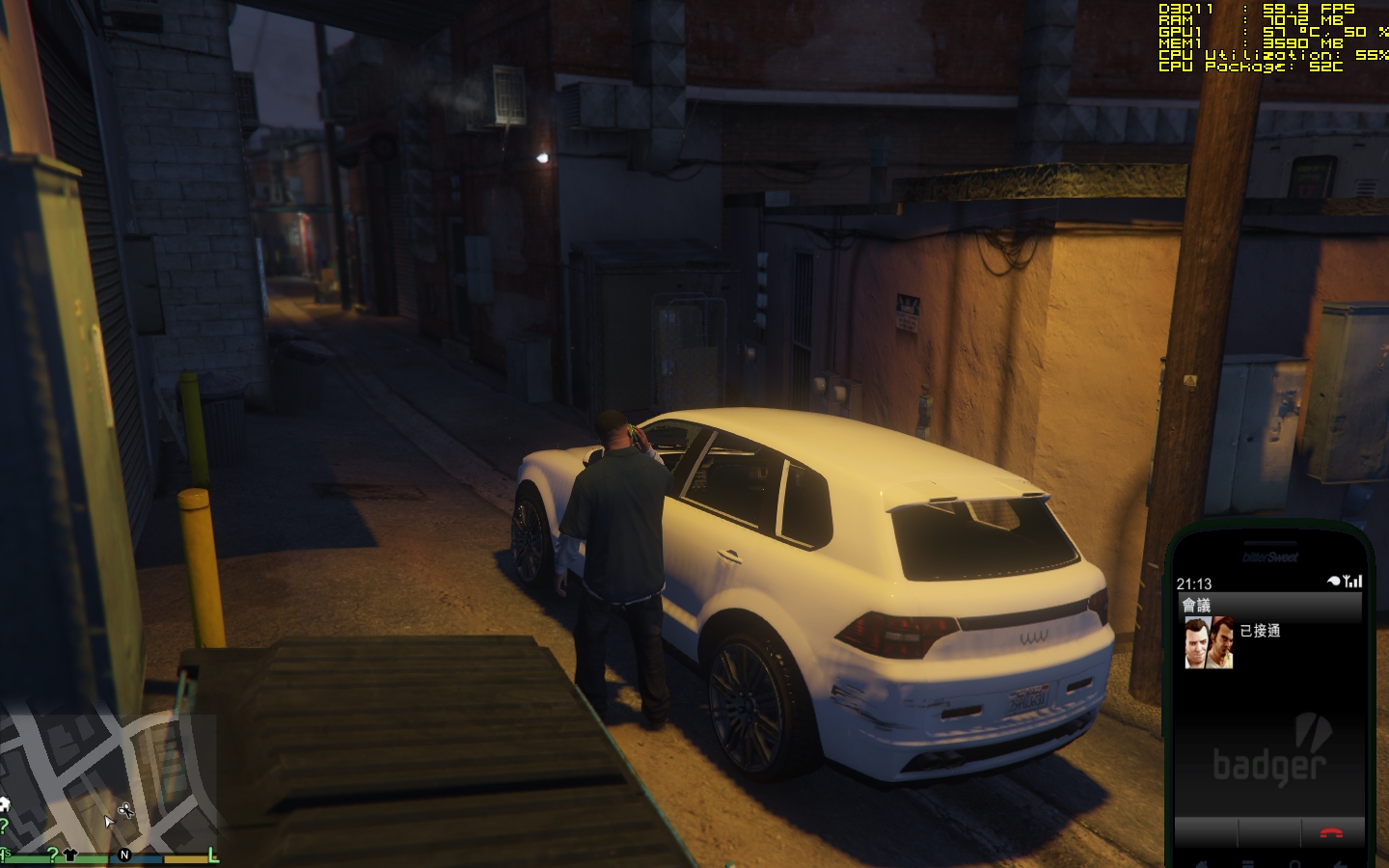This screenshot has height=868, width=1389.
Task: Click the safehouse blip on the minimap
Action: 4,805
